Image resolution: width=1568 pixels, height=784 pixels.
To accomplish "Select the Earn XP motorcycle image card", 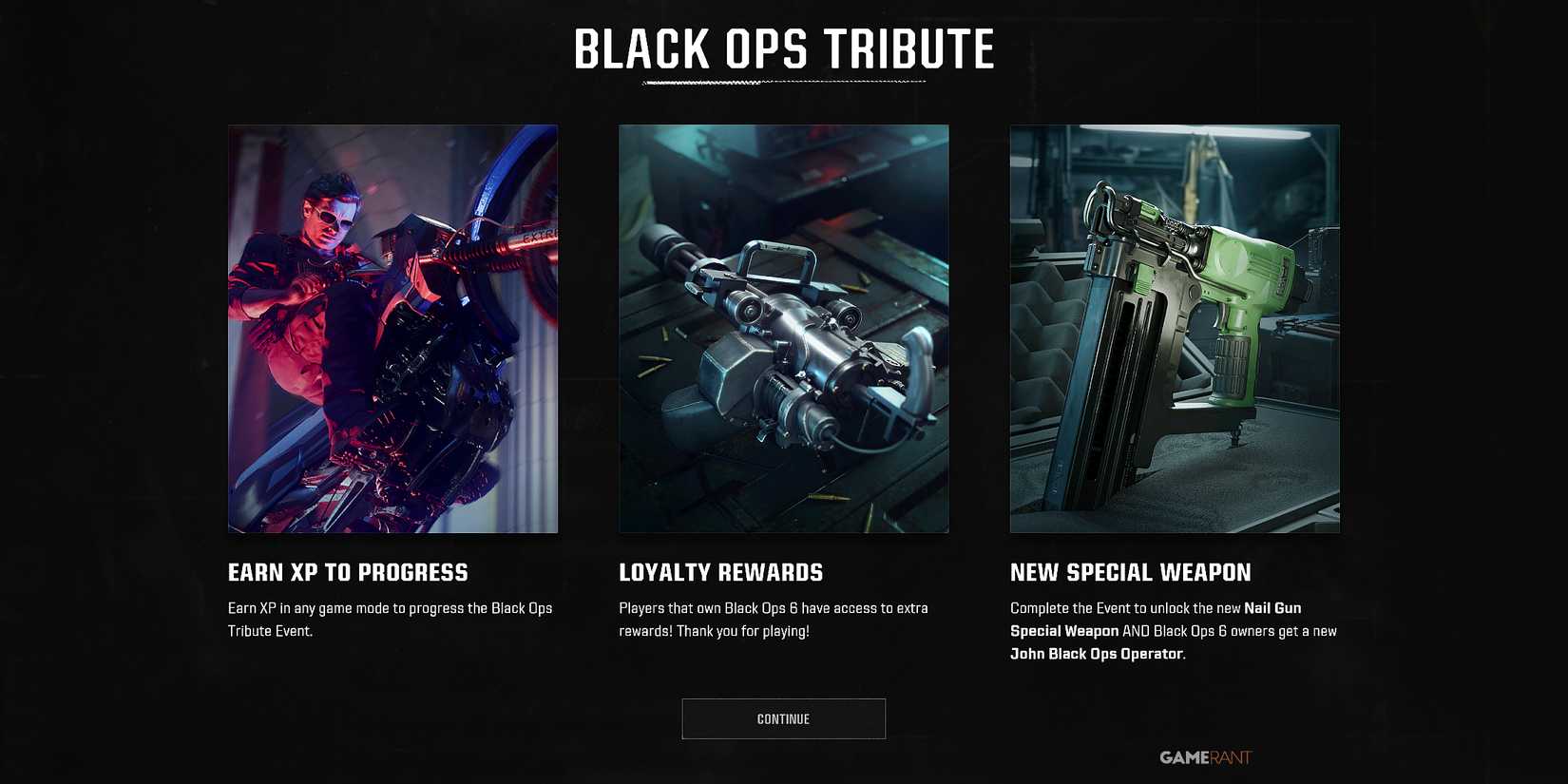I will point(392,328).
